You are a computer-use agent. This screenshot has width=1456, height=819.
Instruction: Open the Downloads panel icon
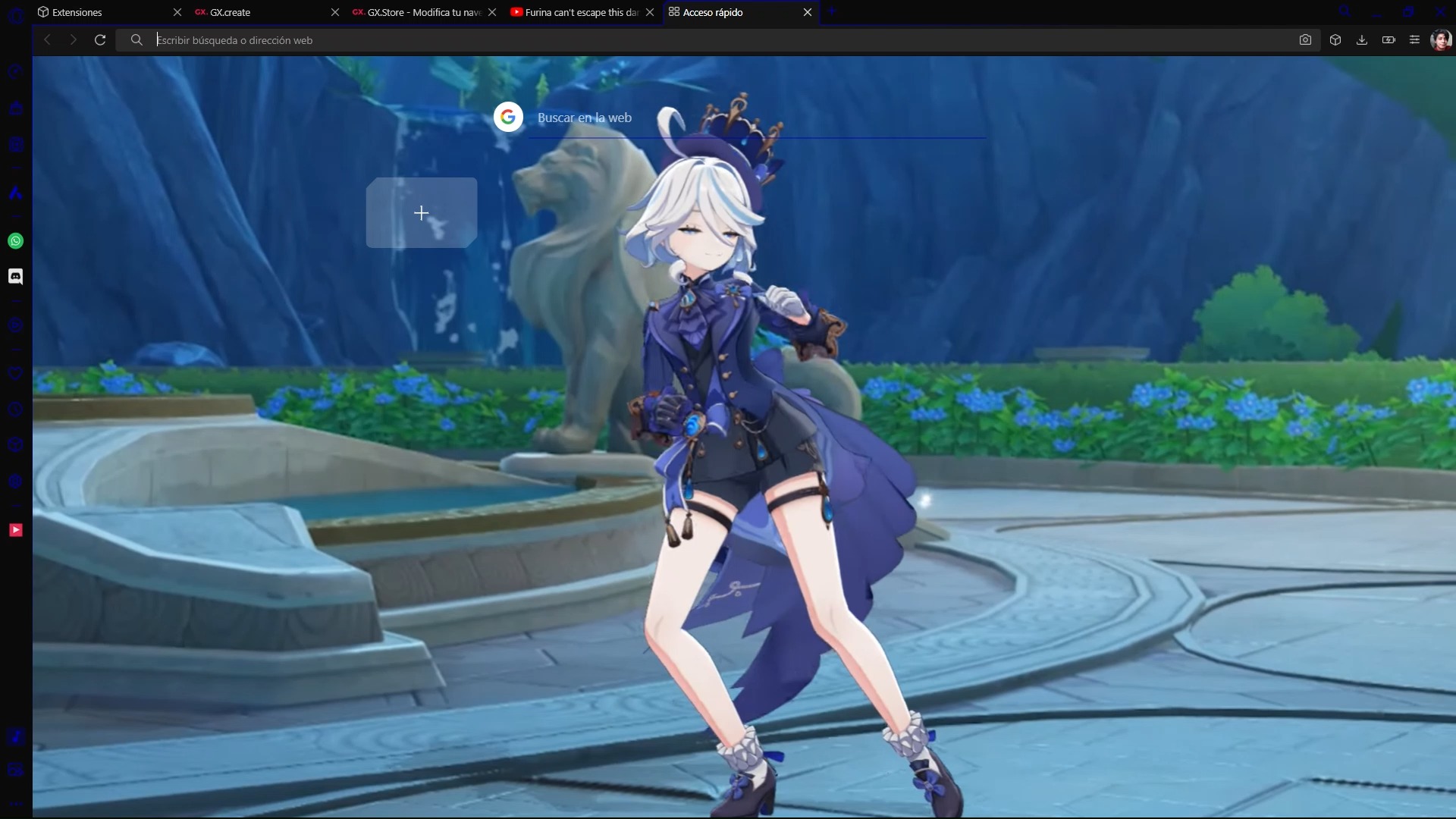click(1362, 39)
